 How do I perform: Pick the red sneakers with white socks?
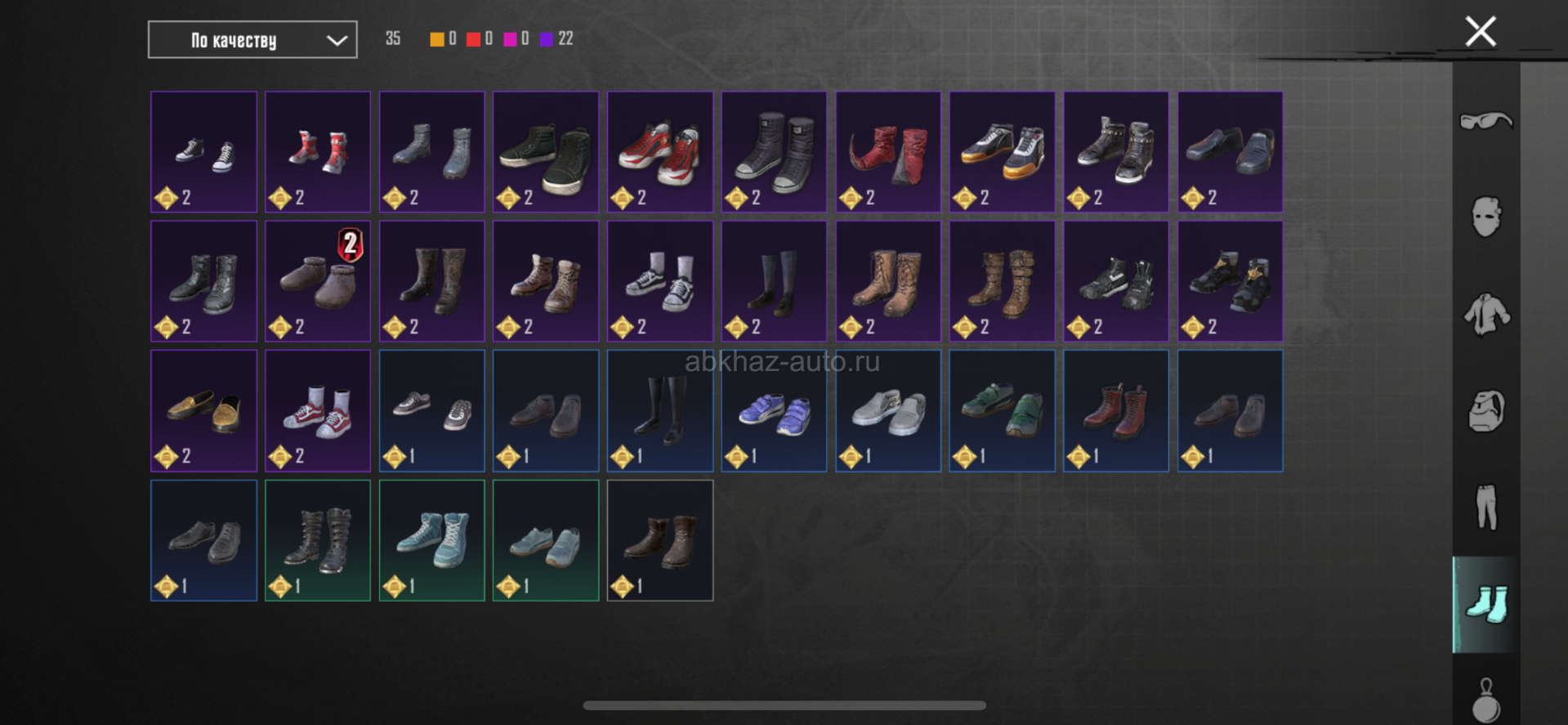coord(318,411)
